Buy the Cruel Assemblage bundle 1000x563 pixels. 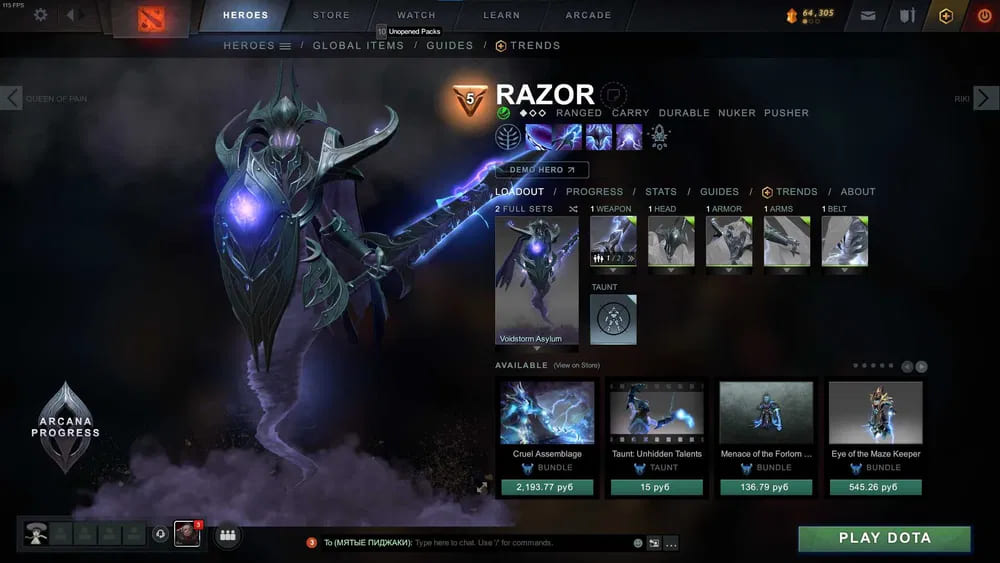coord(547,487)
